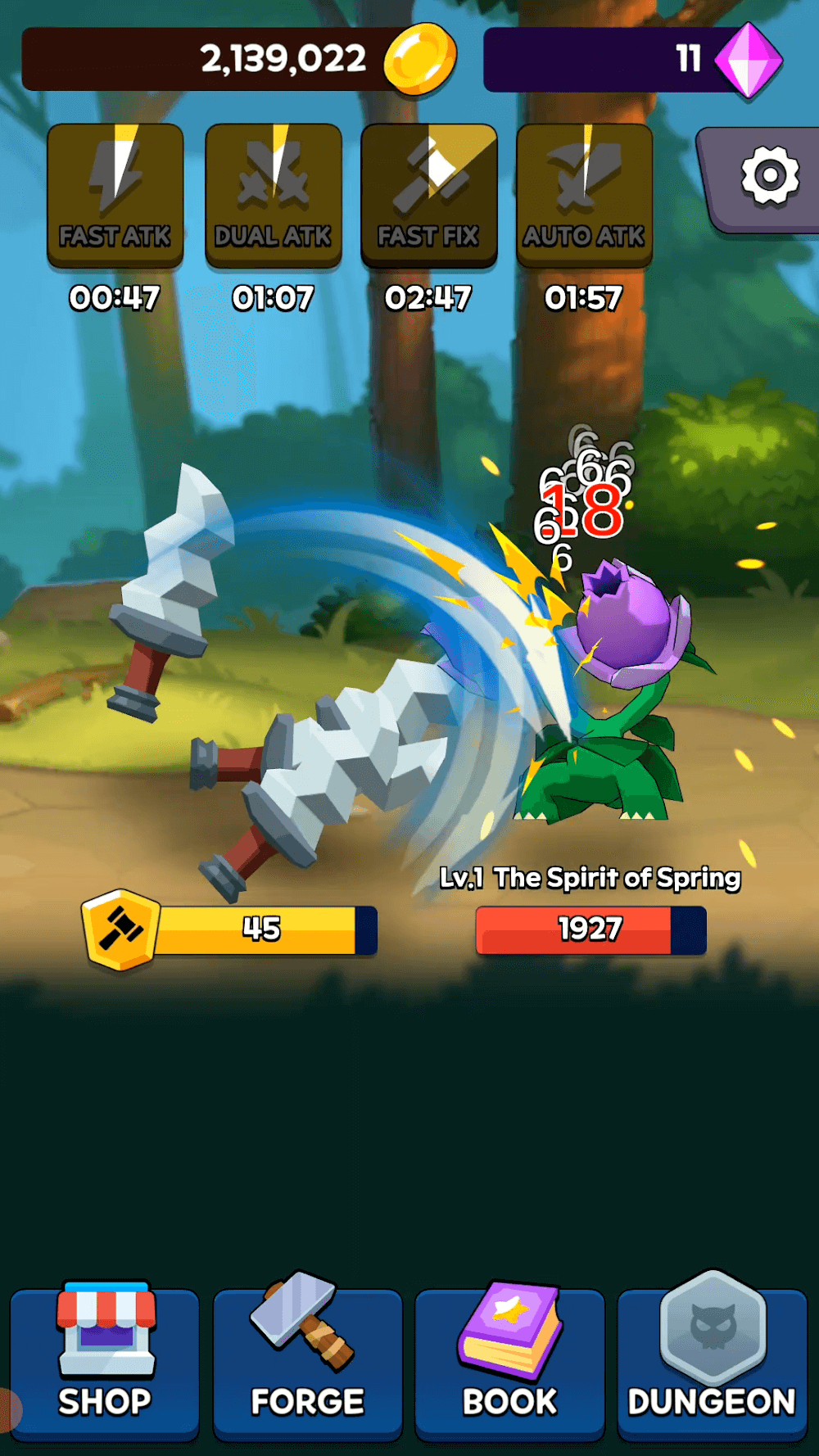Trigger the FAST FIX boost

pyautogui.click(x=428, y=195)
